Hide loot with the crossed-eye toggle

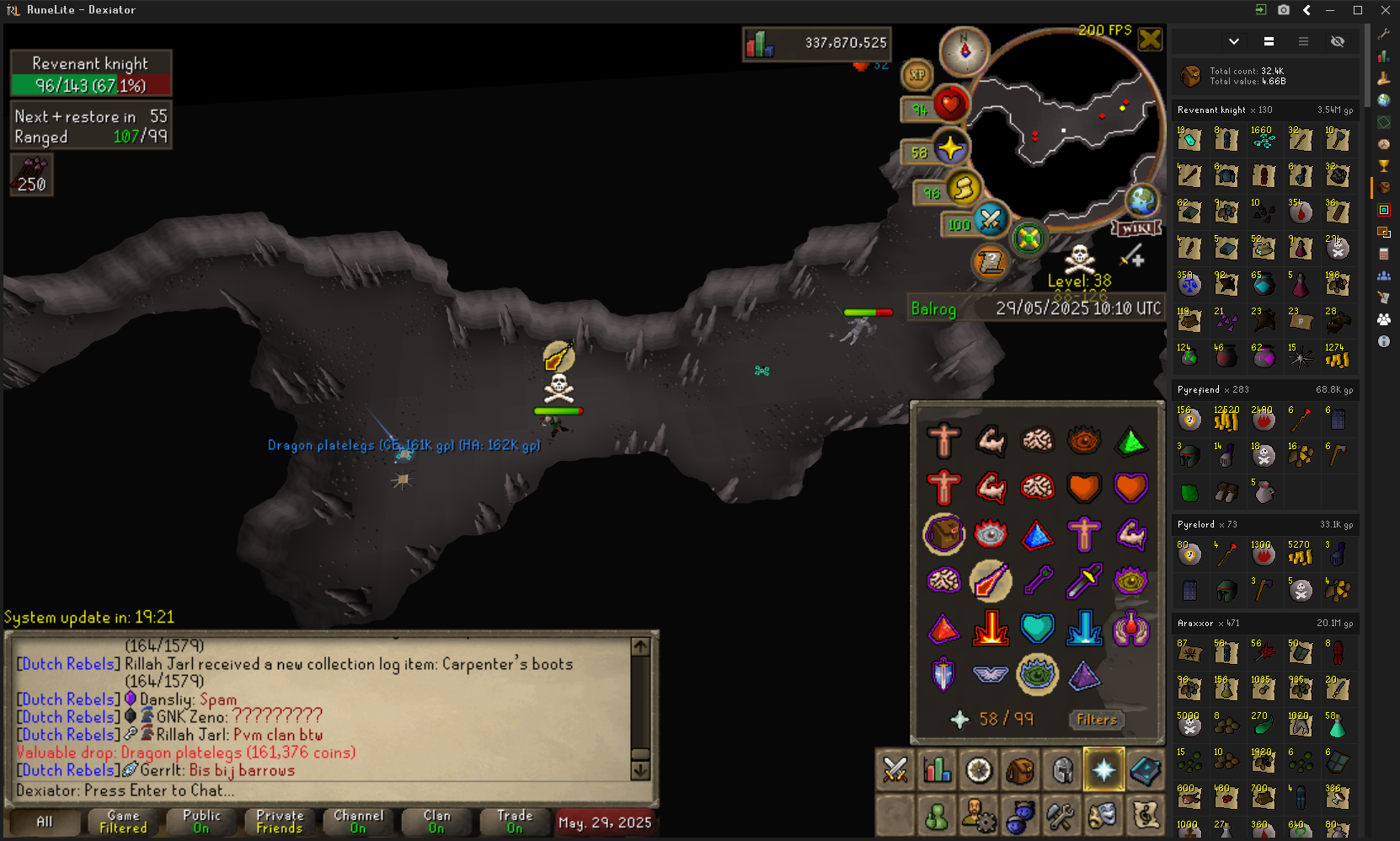coord(1337,41)
